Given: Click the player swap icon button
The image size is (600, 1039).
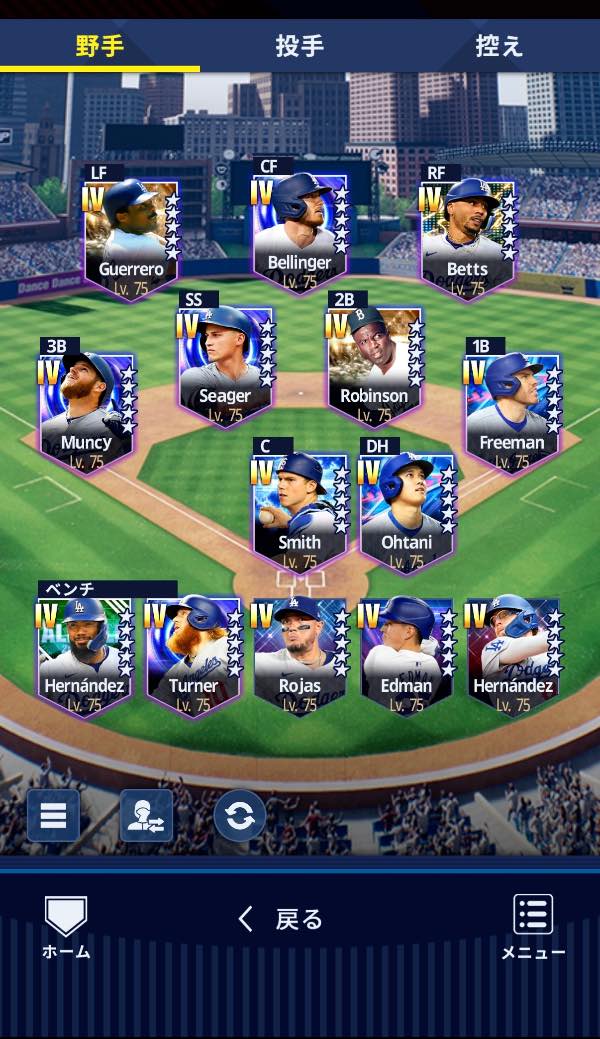Looking at the screenshot, I should (146, 815).
